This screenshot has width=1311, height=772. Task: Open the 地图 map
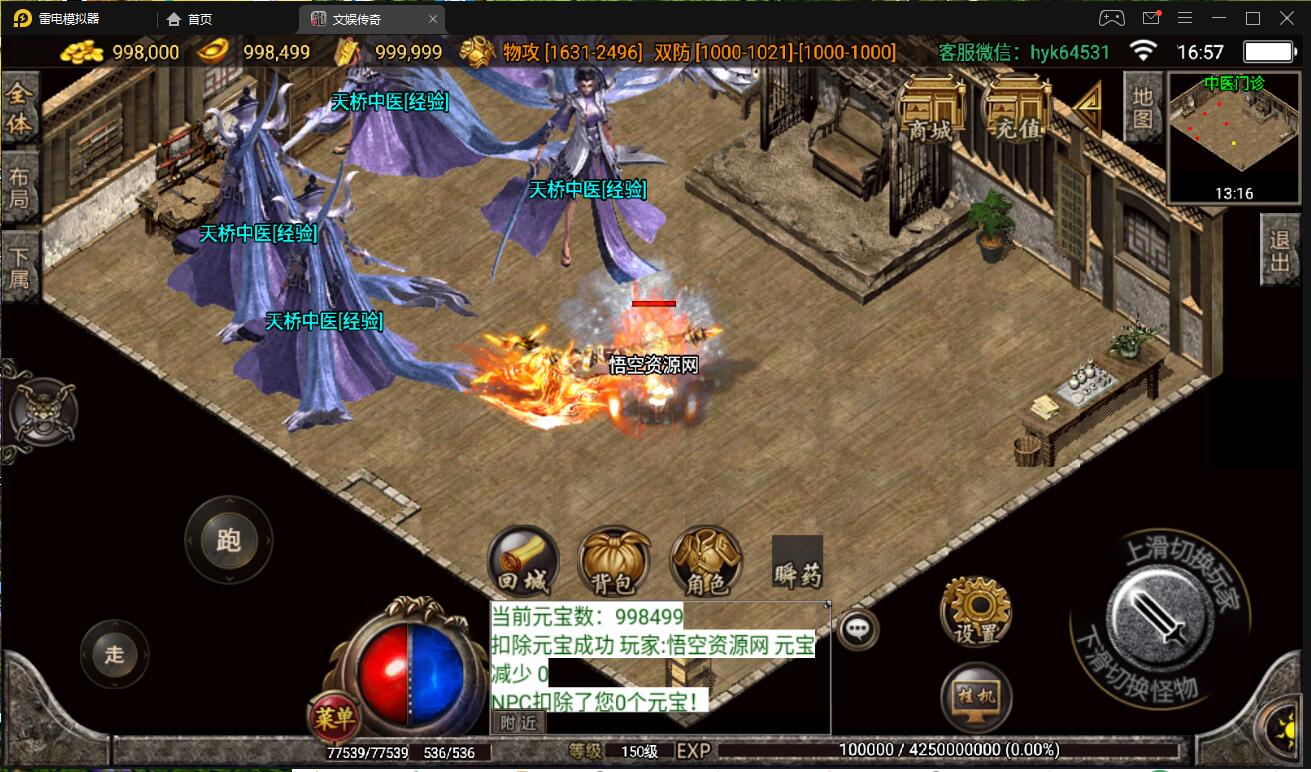[1142, 107]
